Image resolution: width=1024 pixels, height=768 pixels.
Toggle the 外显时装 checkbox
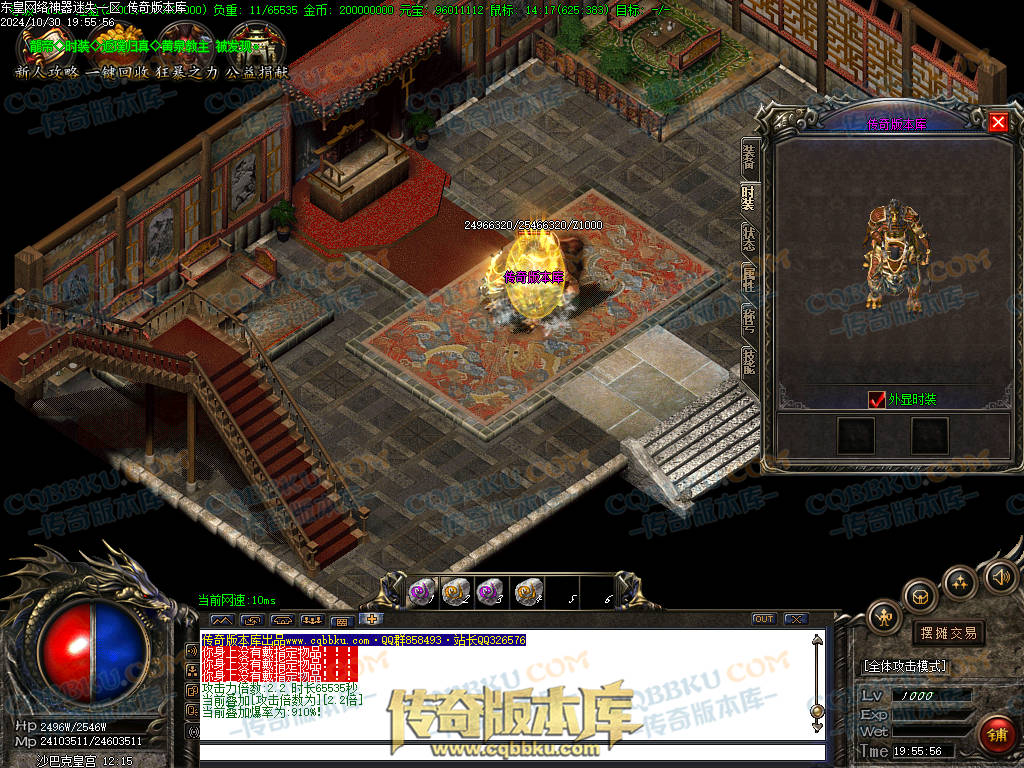[x=877, y=399]
